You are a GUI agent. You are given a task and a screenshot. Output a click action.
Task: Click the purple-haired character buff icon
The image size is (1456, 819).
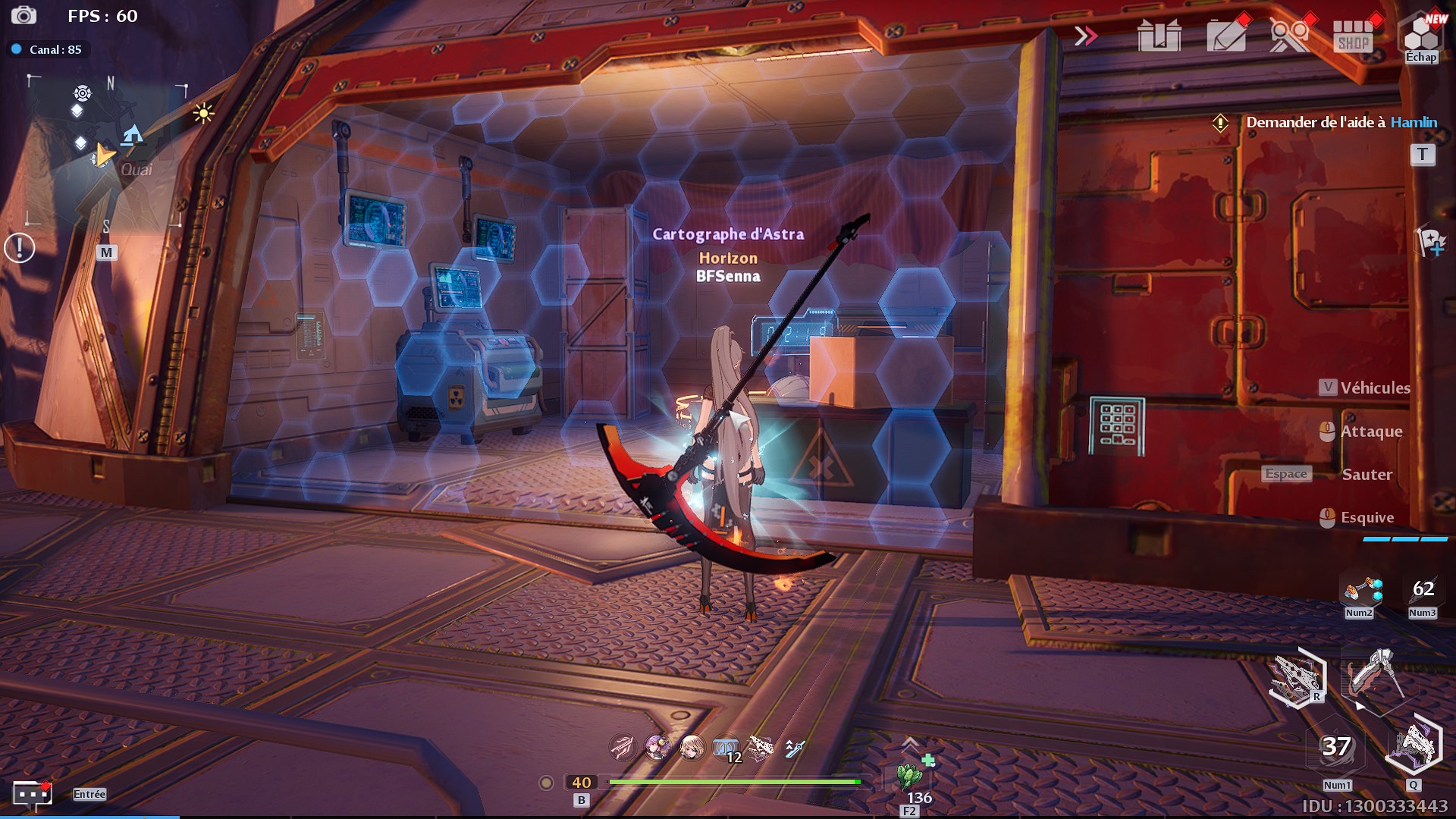pyautogui.click(x=657, y=748)
